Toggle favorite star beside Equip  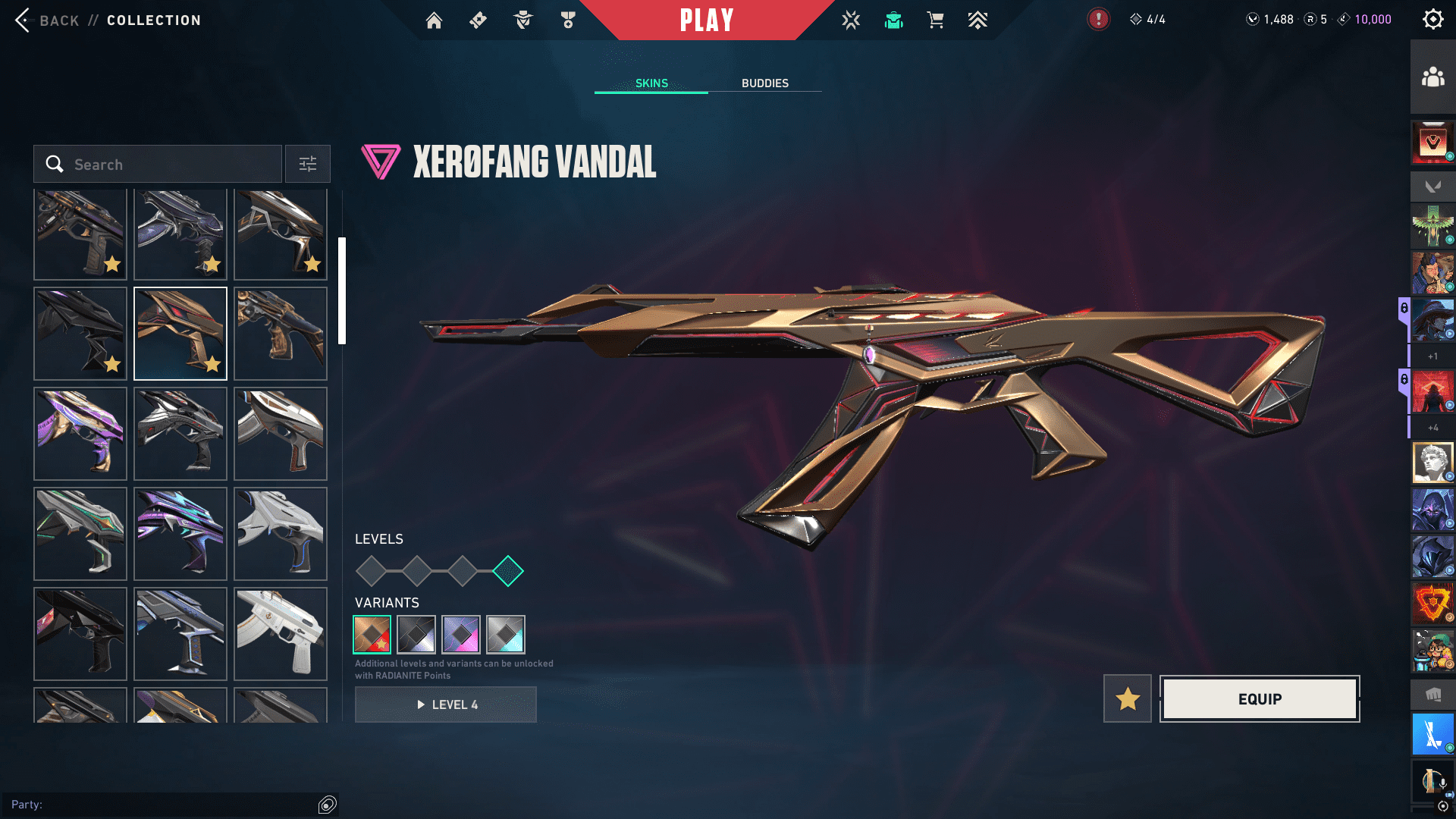(1127, 699)
